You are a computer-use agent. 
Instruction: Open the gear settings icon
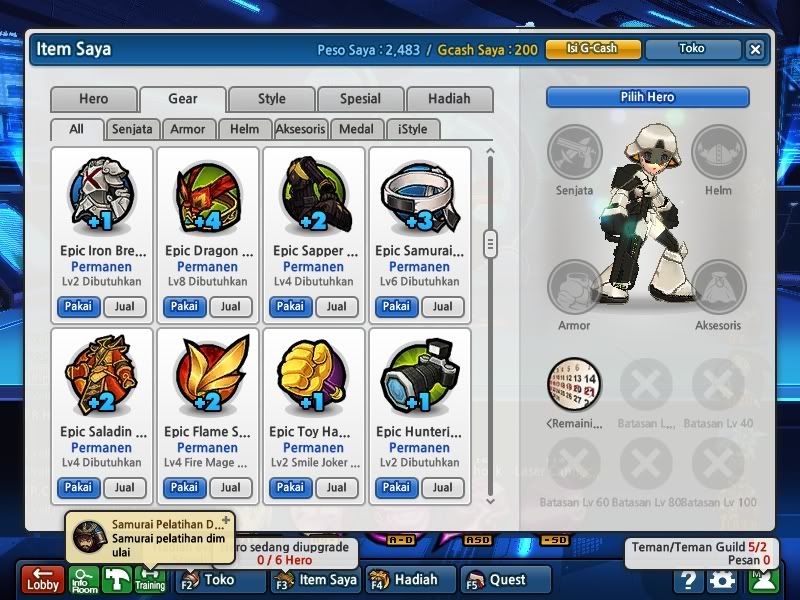coord(722,580)
